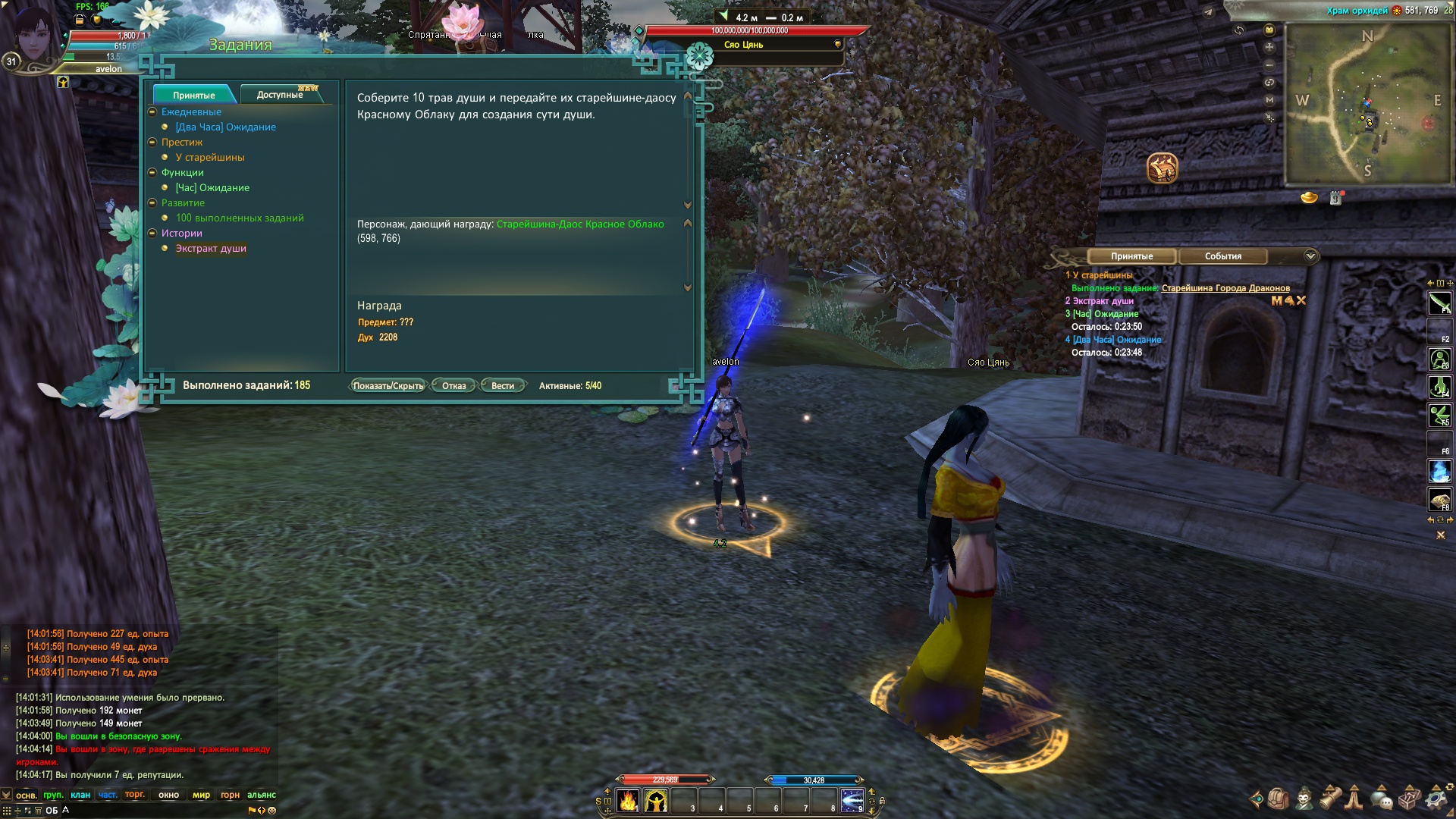The image size is (1456, 819).
Task: Click the Показать/Скрыть button
Action: point(388,386)
